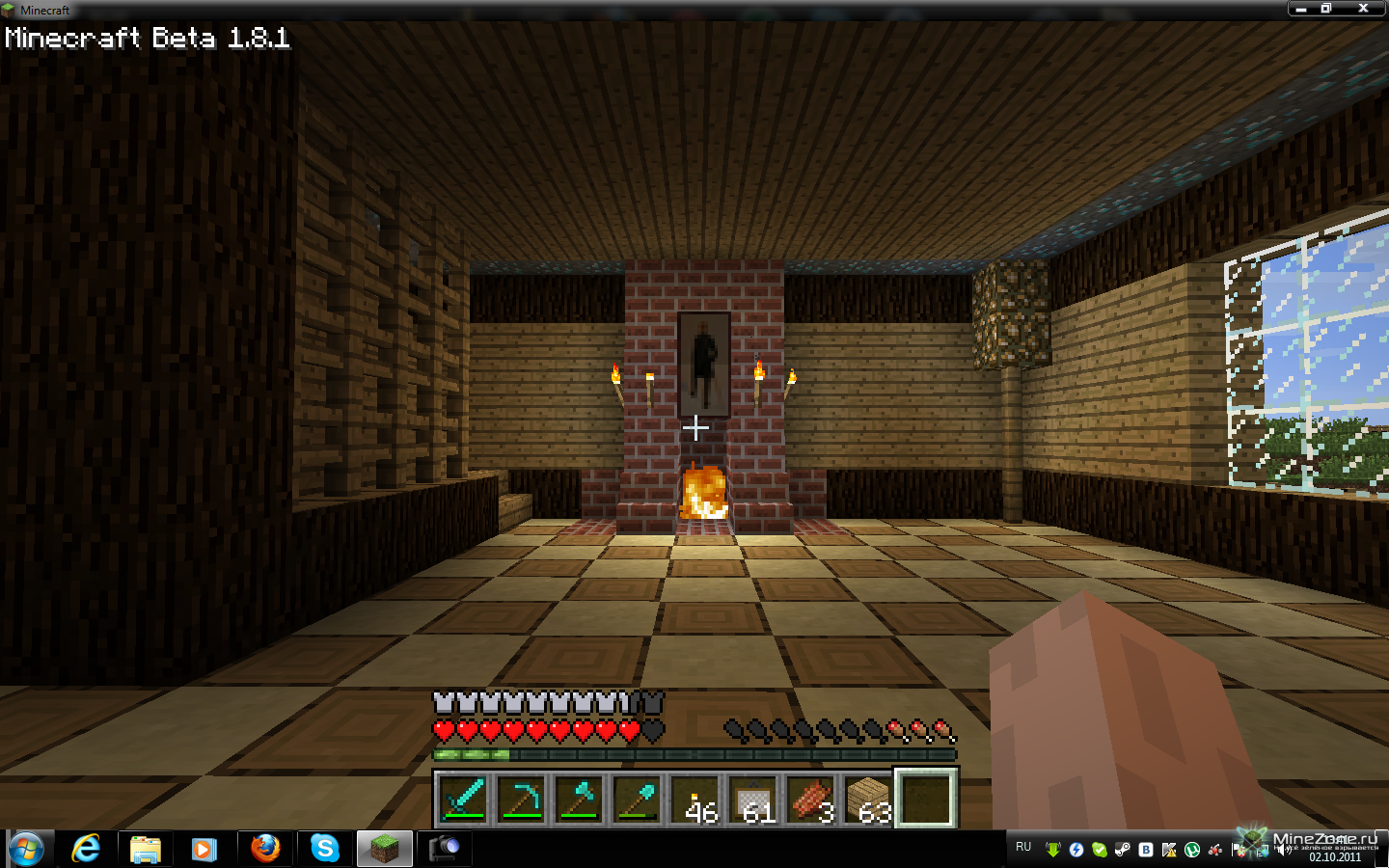Close the Minecraft window

(1363, 9)
